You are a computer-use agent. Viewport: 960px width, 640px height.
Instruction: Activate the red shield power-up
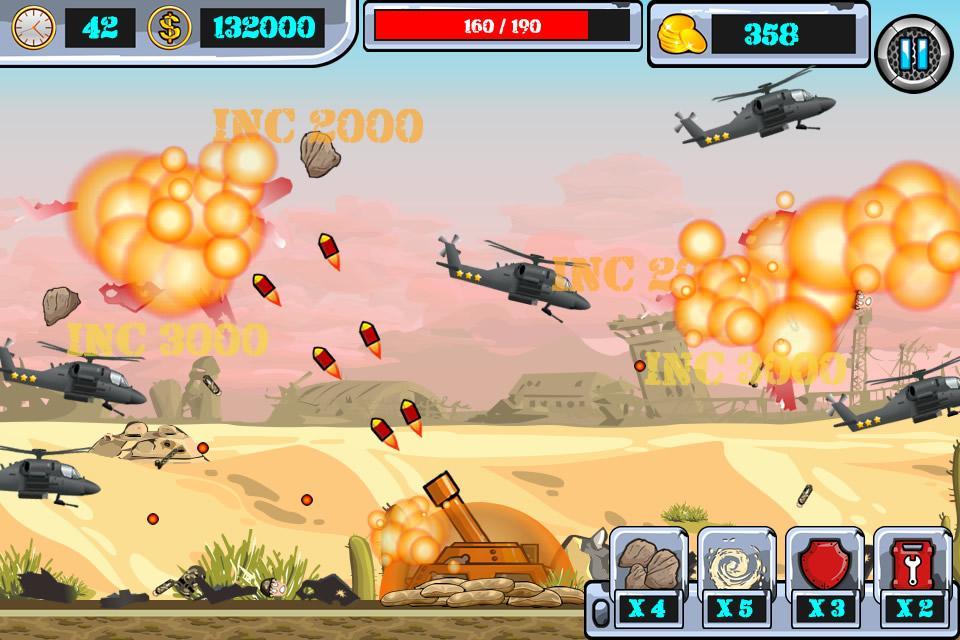click(823, 565)
